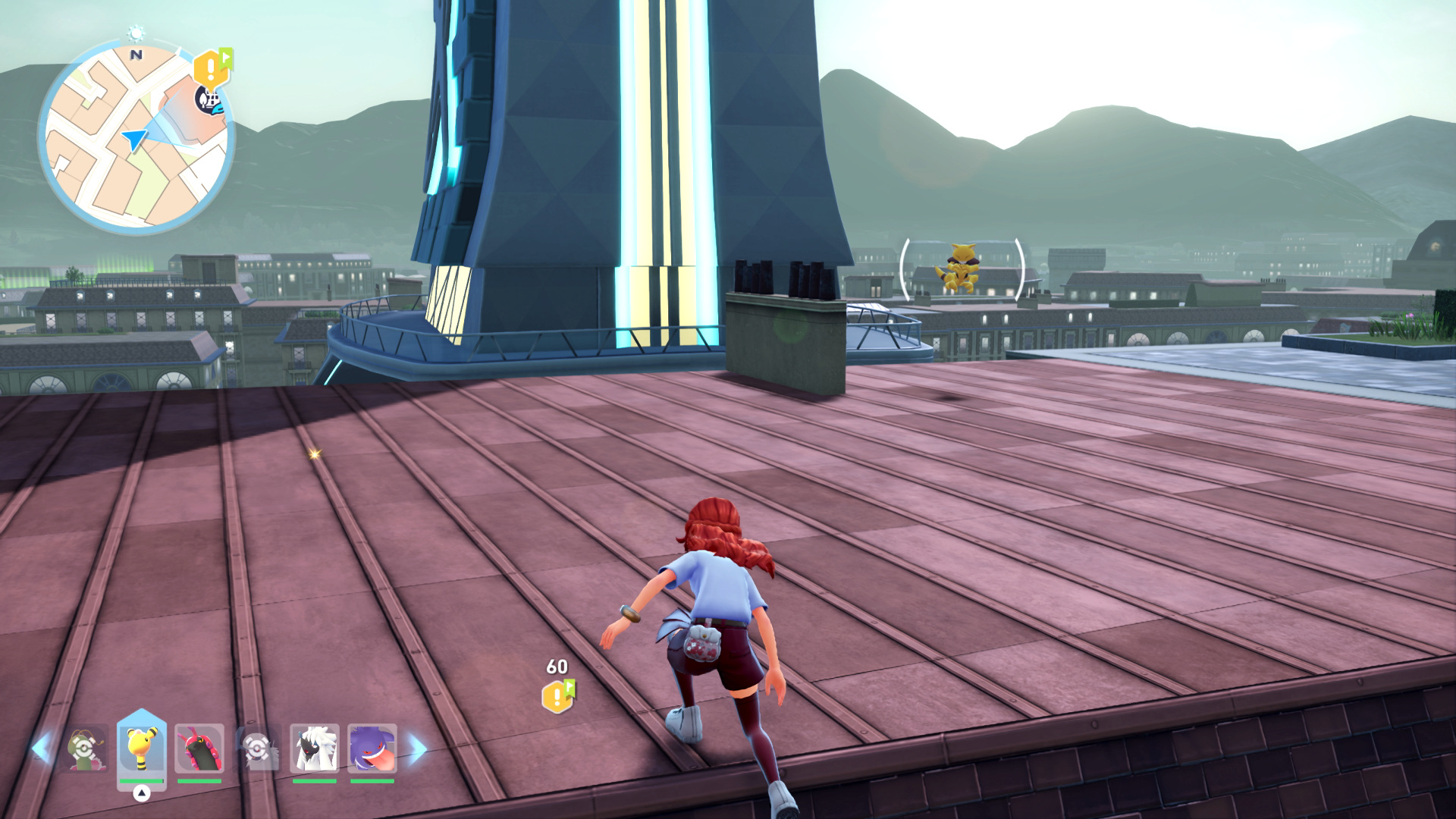Click the quest waypoint marker showing 60

(557, 695)
